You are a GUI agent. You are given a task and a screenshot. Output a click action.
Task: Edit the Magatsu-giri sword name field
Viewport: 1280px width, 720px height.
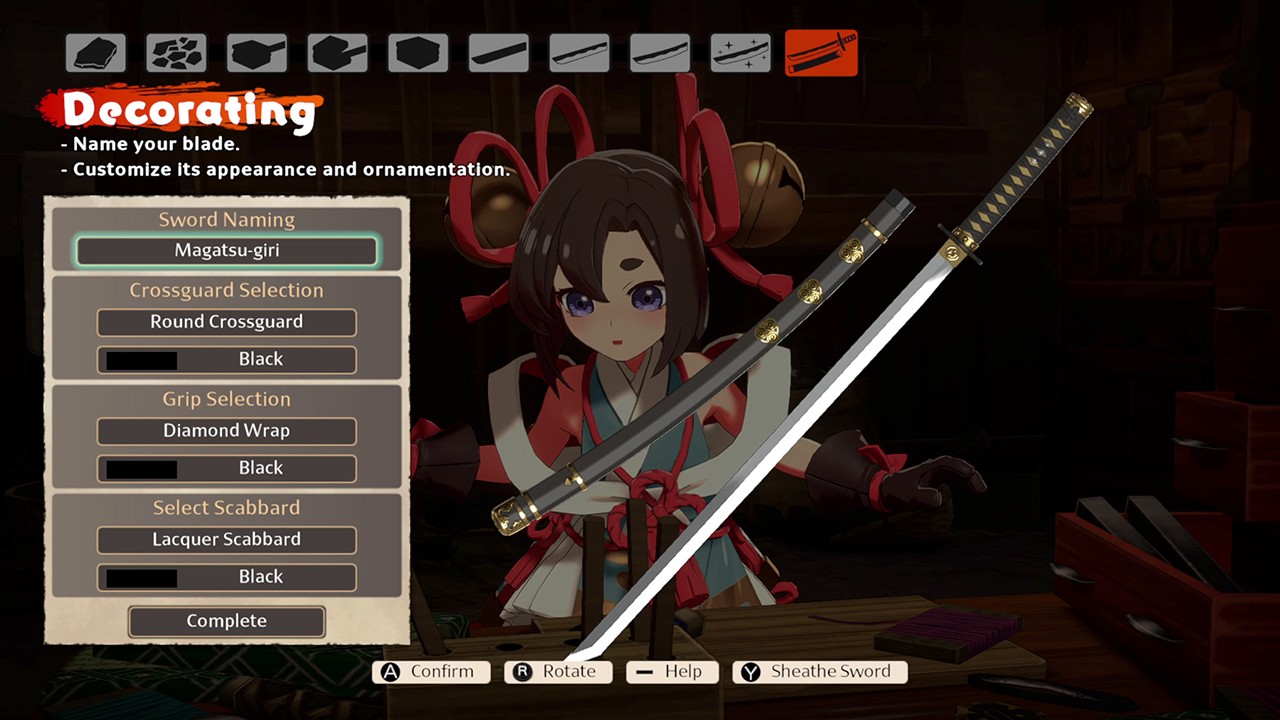click(227, 251)
